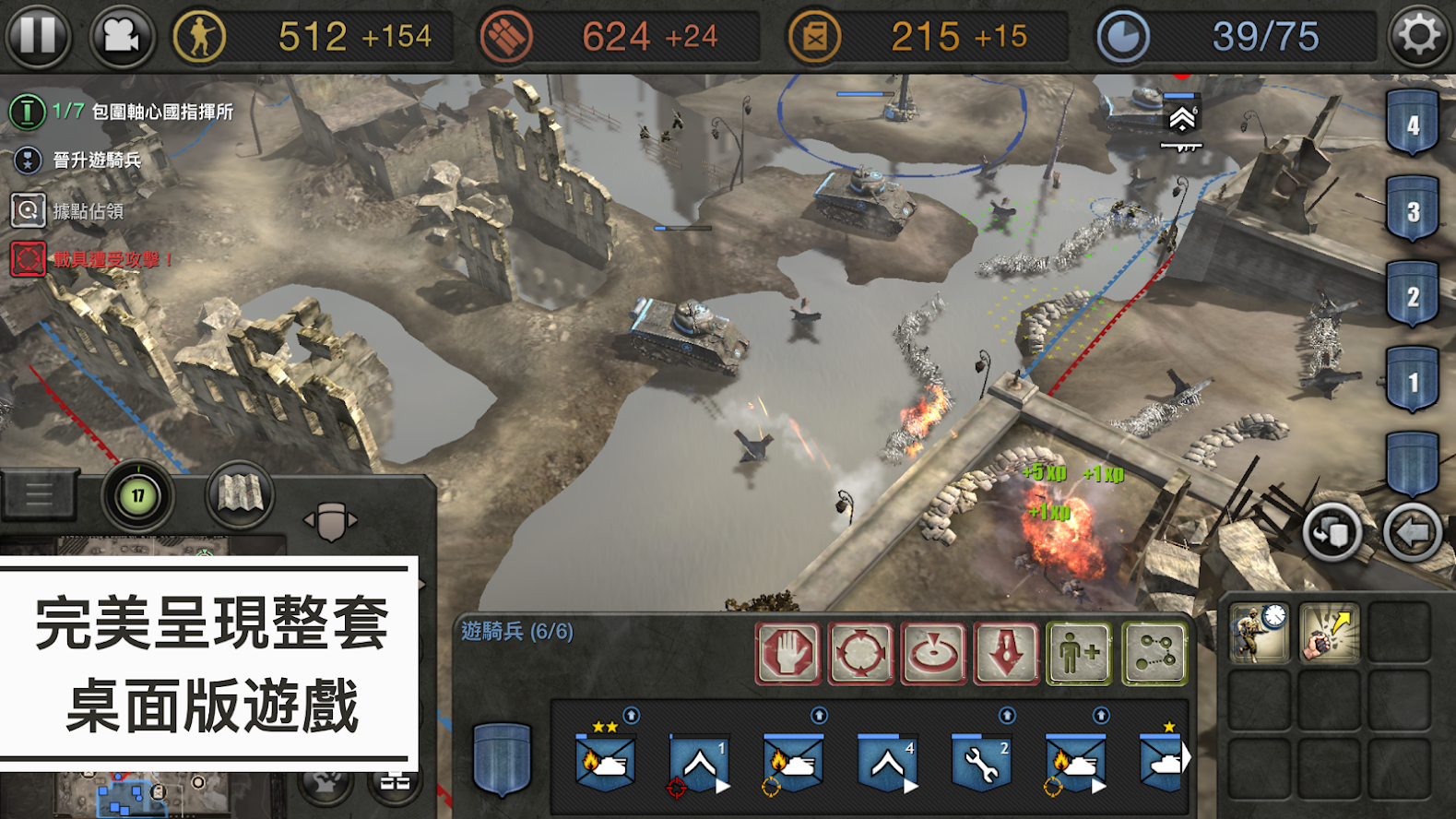The width and height of the screenshot is (1456, 819).
Task: Reinforce the squad with soldier-plus button
Action: click(x=1079, y=653)
